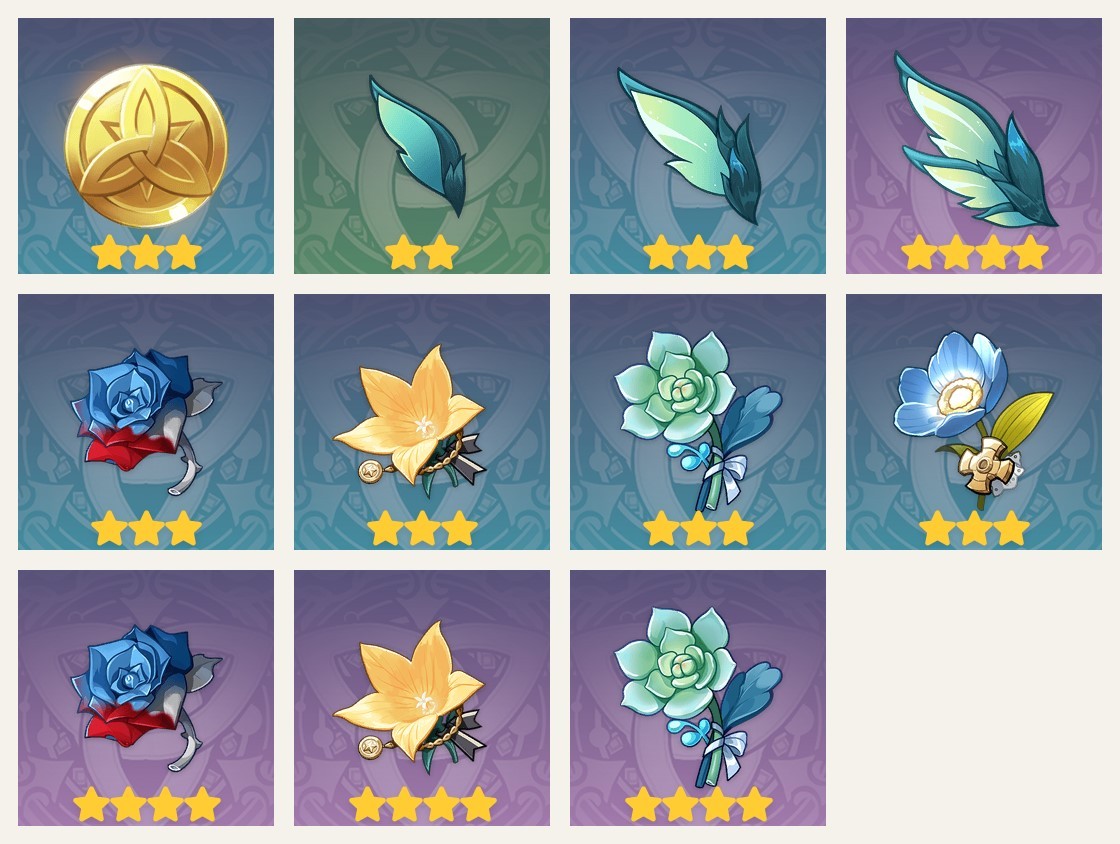Viewport: 1120px width, 844px height.
Task: Choose the two-star teal feather item
Action: 422,146
